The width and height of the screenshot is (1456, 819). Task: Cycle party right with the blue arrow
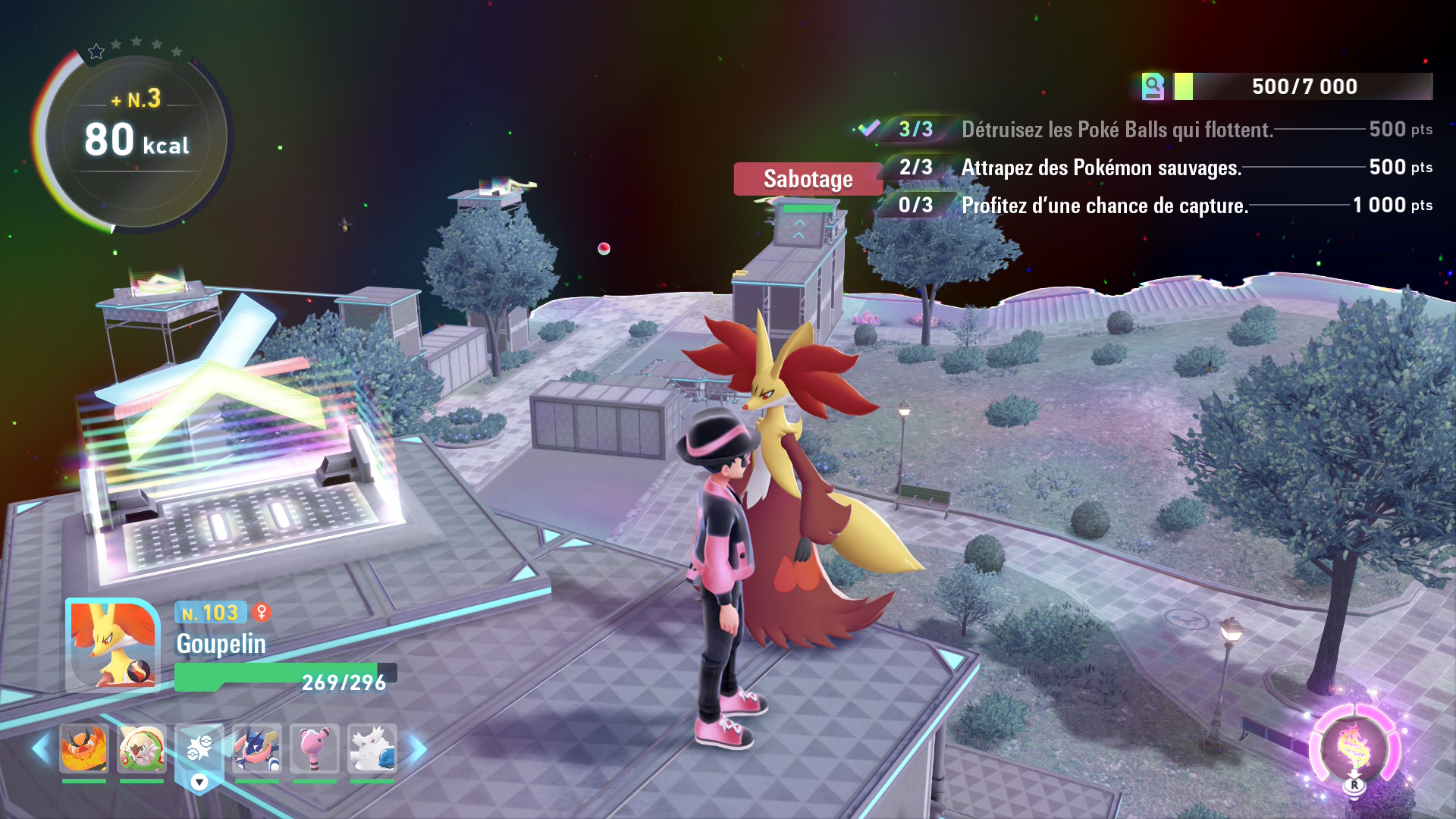(x=418, y=749)
